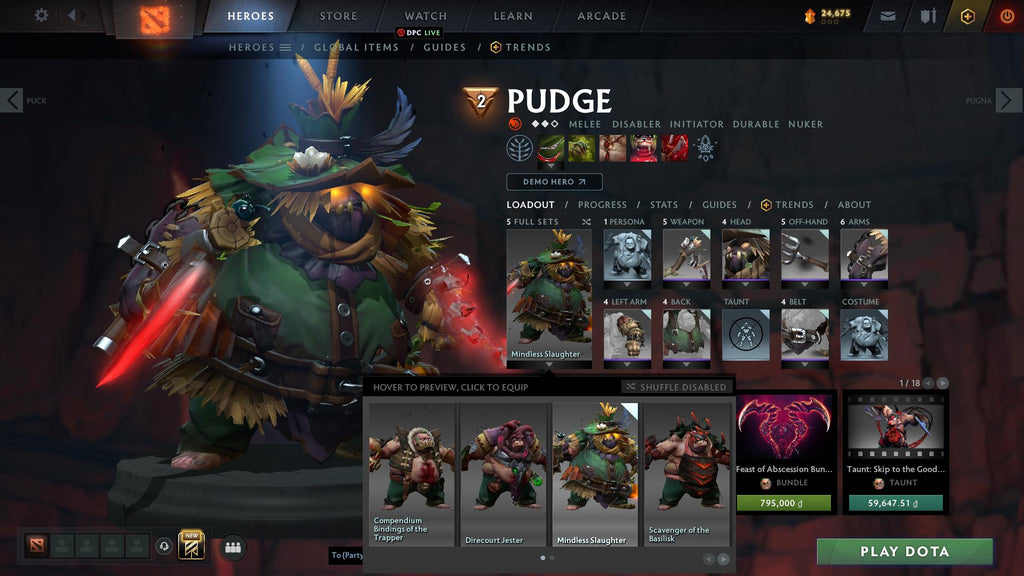The image size is (1024, 576).
Task: Open Global Items submenu
Action: coord(356,47)
